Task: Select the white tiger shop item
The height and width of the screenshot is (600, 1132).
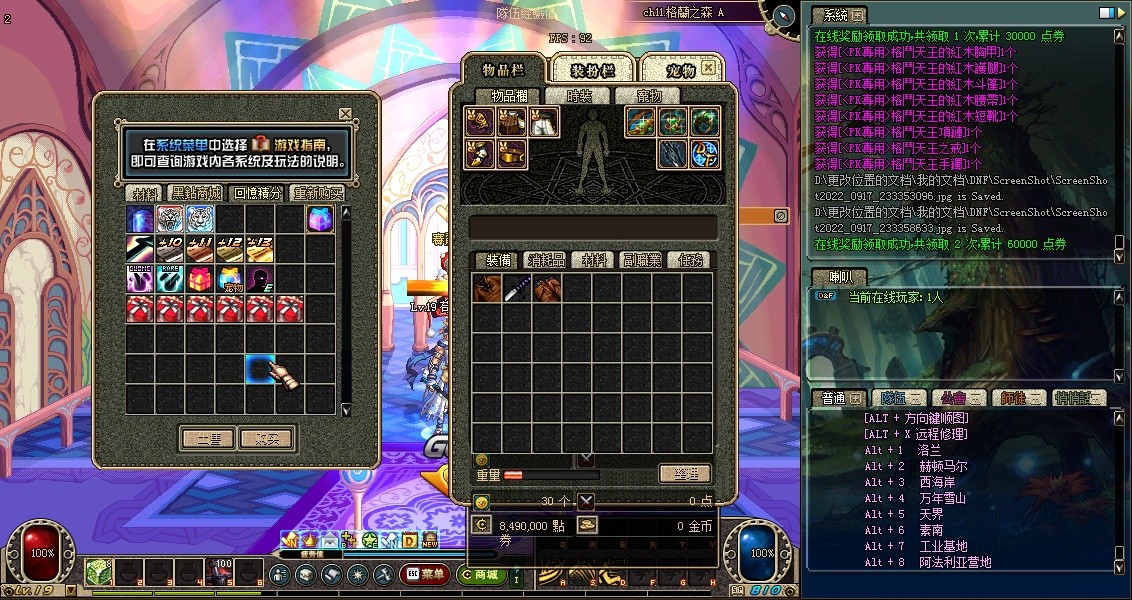Action: (201, 219)
